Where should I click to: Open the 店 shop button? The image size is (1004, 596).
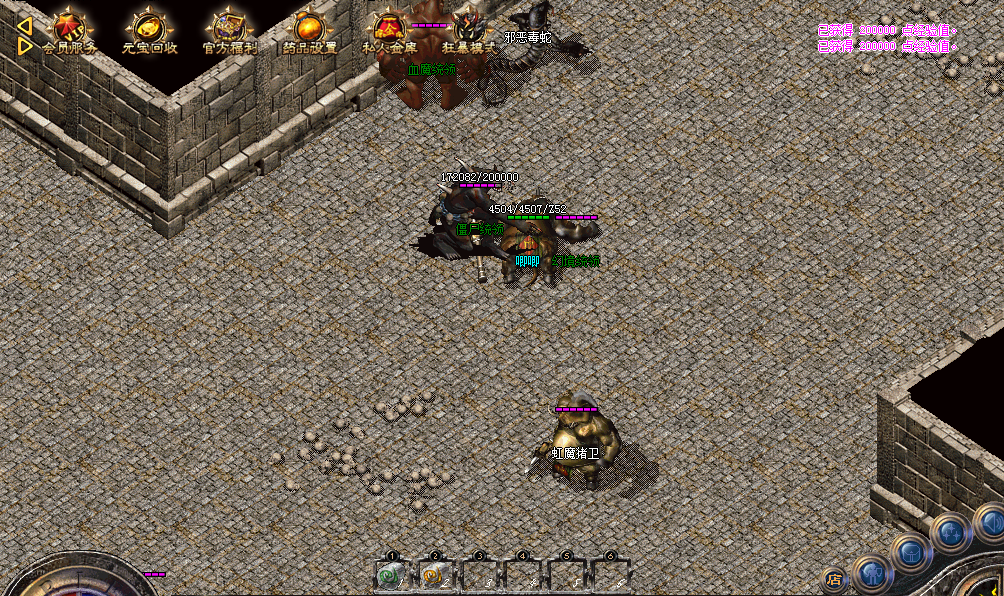pos(835,579)
